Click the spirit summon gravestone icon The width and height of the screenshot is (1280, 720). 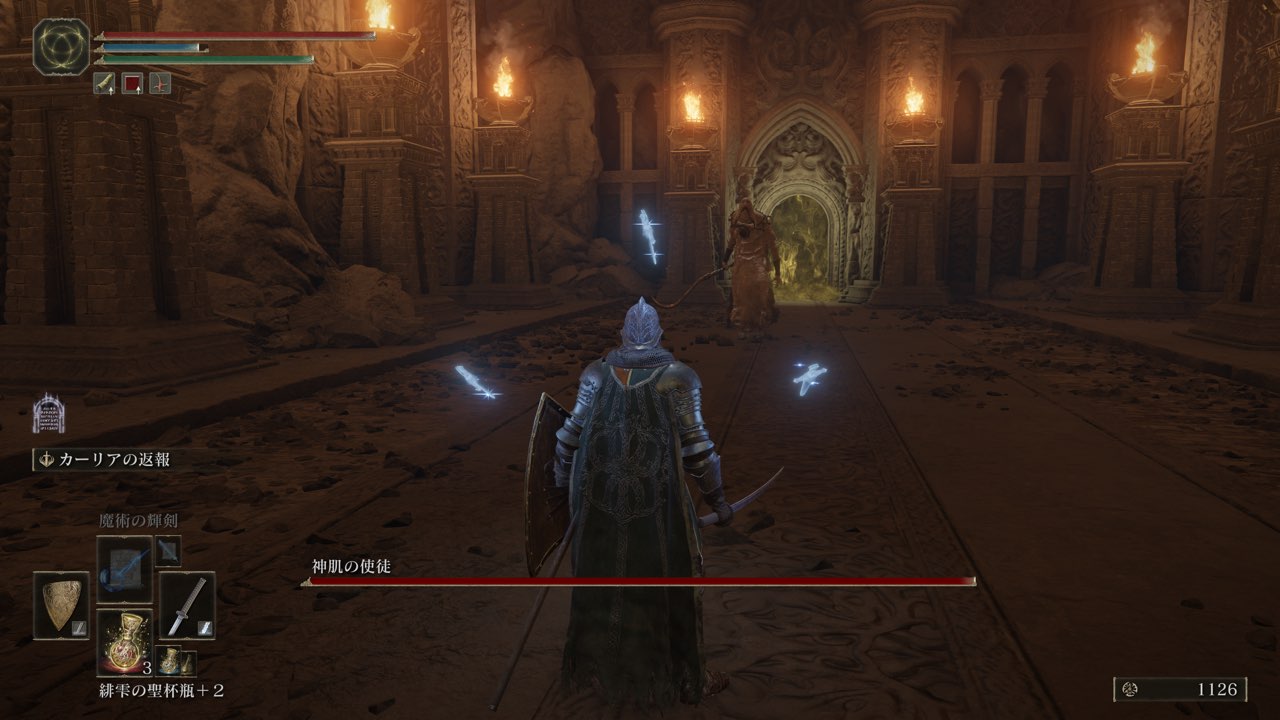48,413
